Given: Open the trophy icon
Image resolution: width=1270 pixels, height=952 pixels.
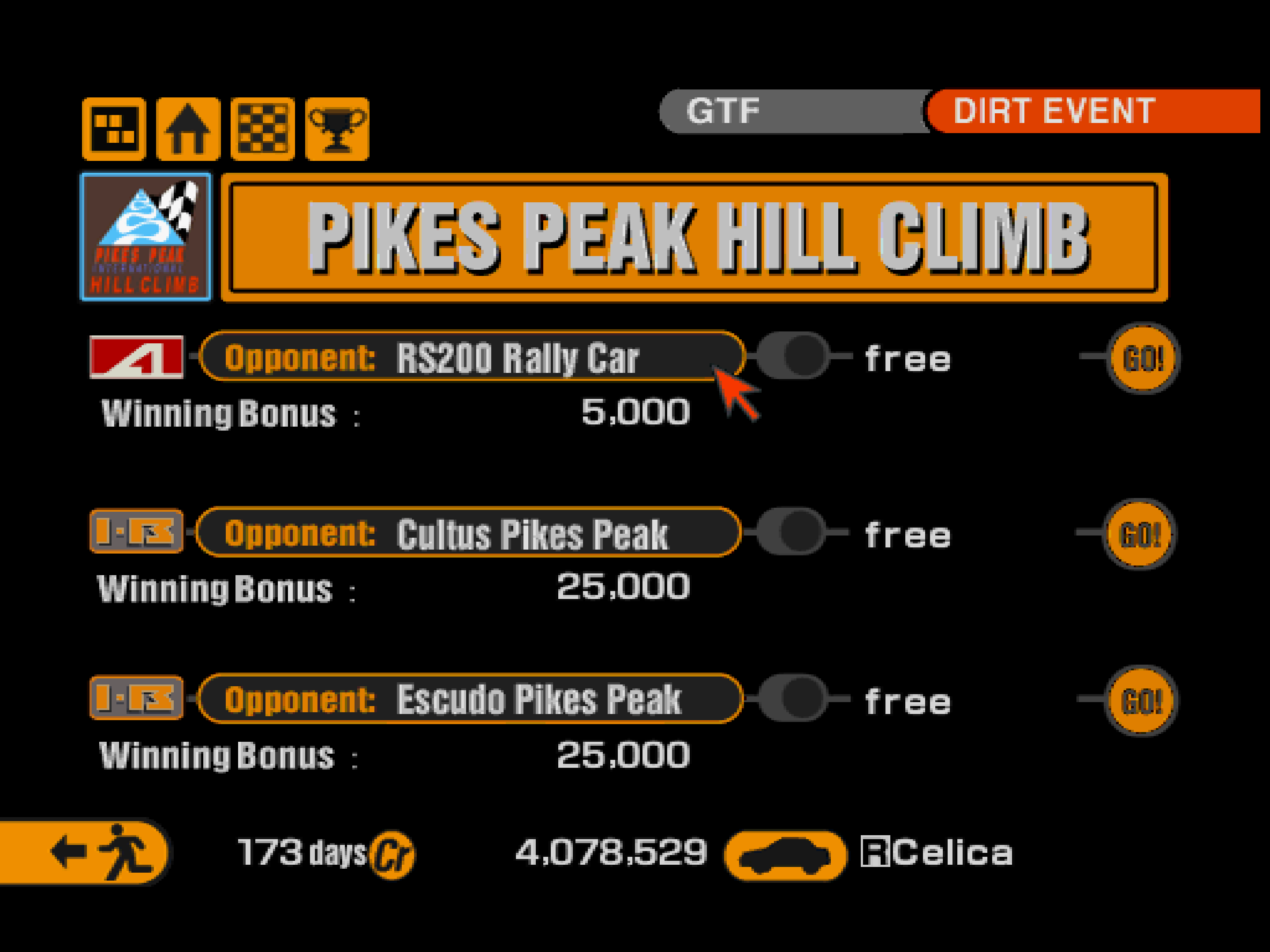Looking at the screenshot, I should coord(337,129).
